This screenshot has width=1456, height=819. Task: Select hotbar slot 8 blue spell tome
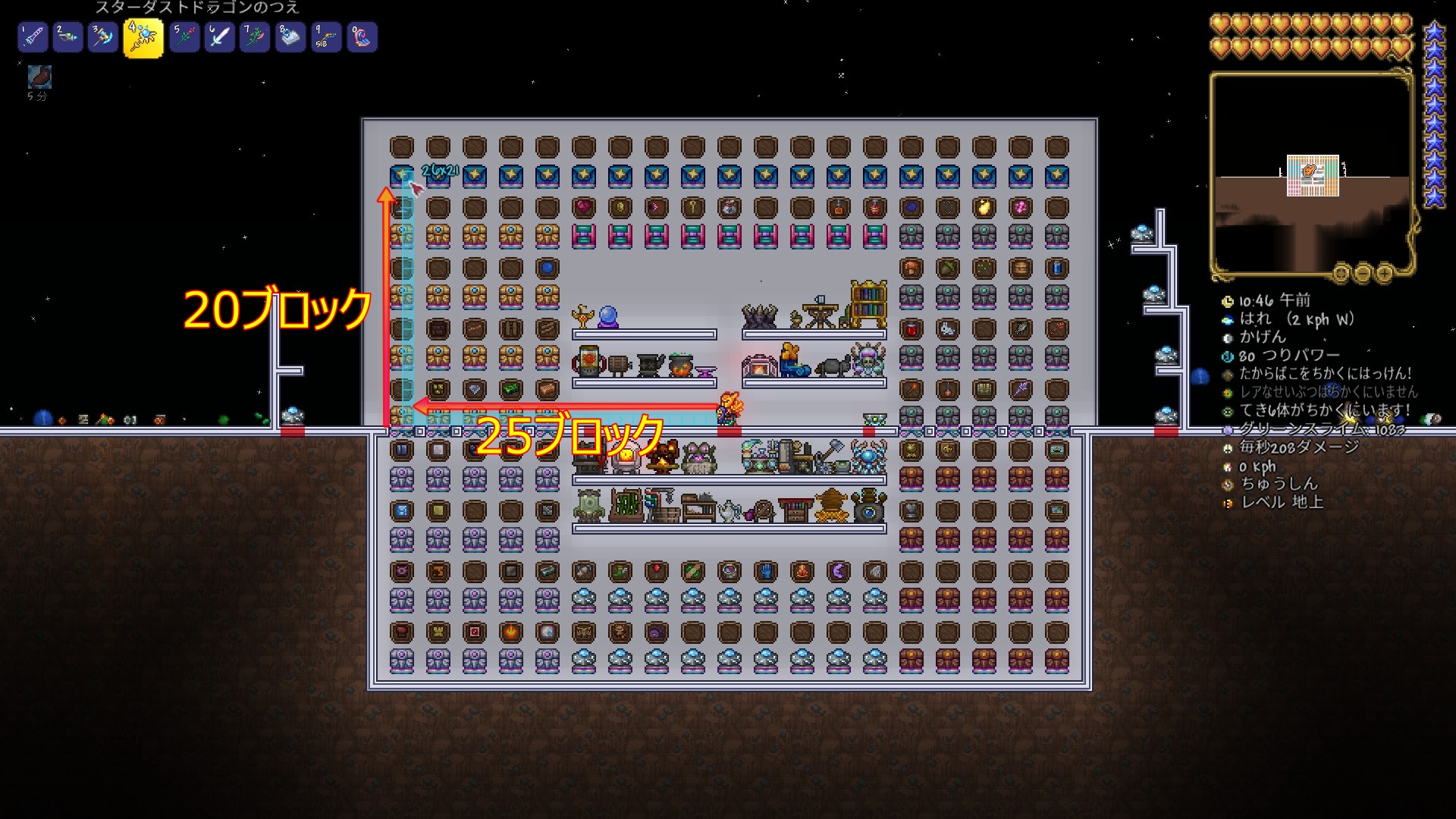290,37
